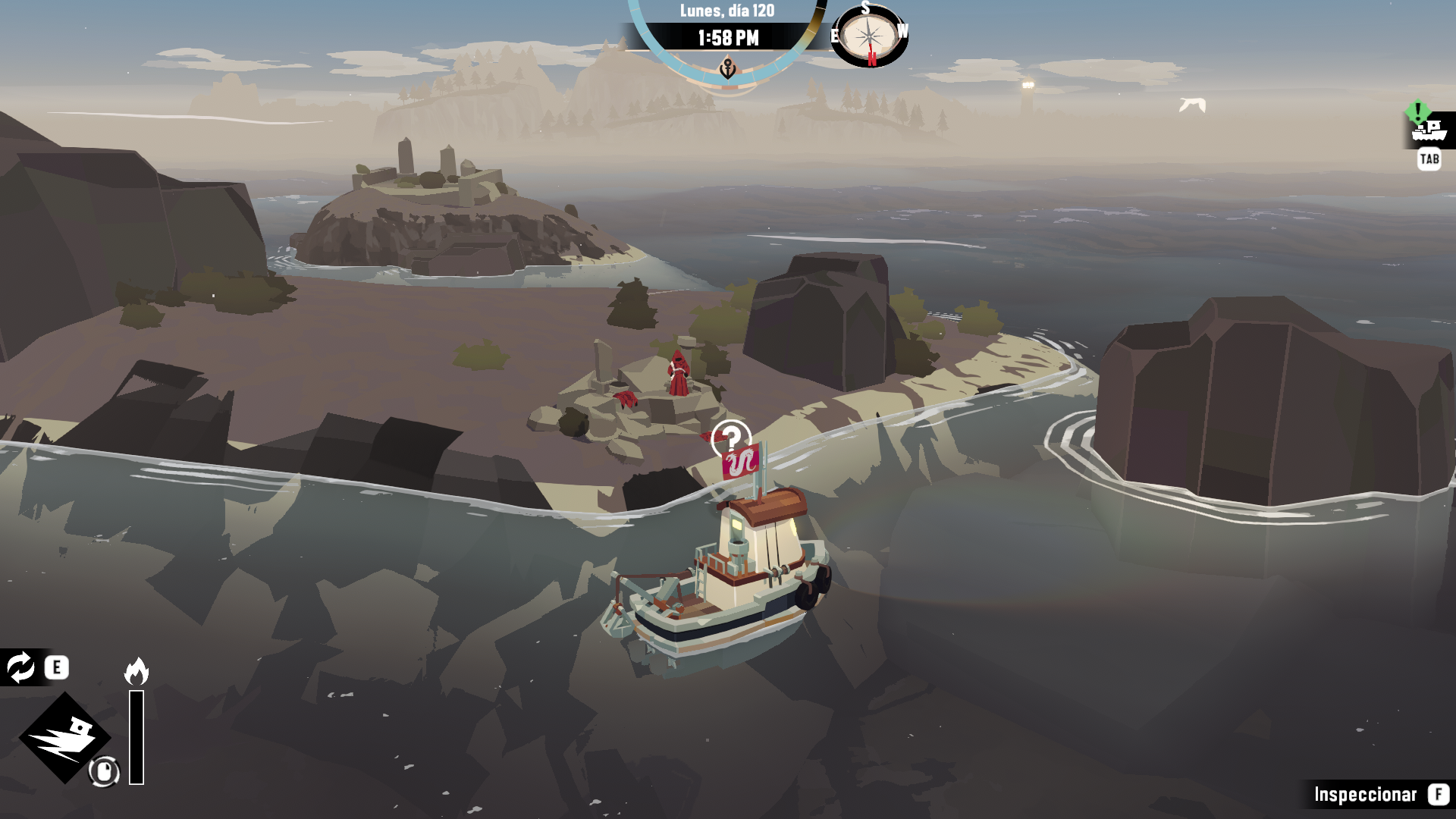1456x819 pixels.
Task: Activate the Haste ability diamond icon
Action: click(65, 737)
